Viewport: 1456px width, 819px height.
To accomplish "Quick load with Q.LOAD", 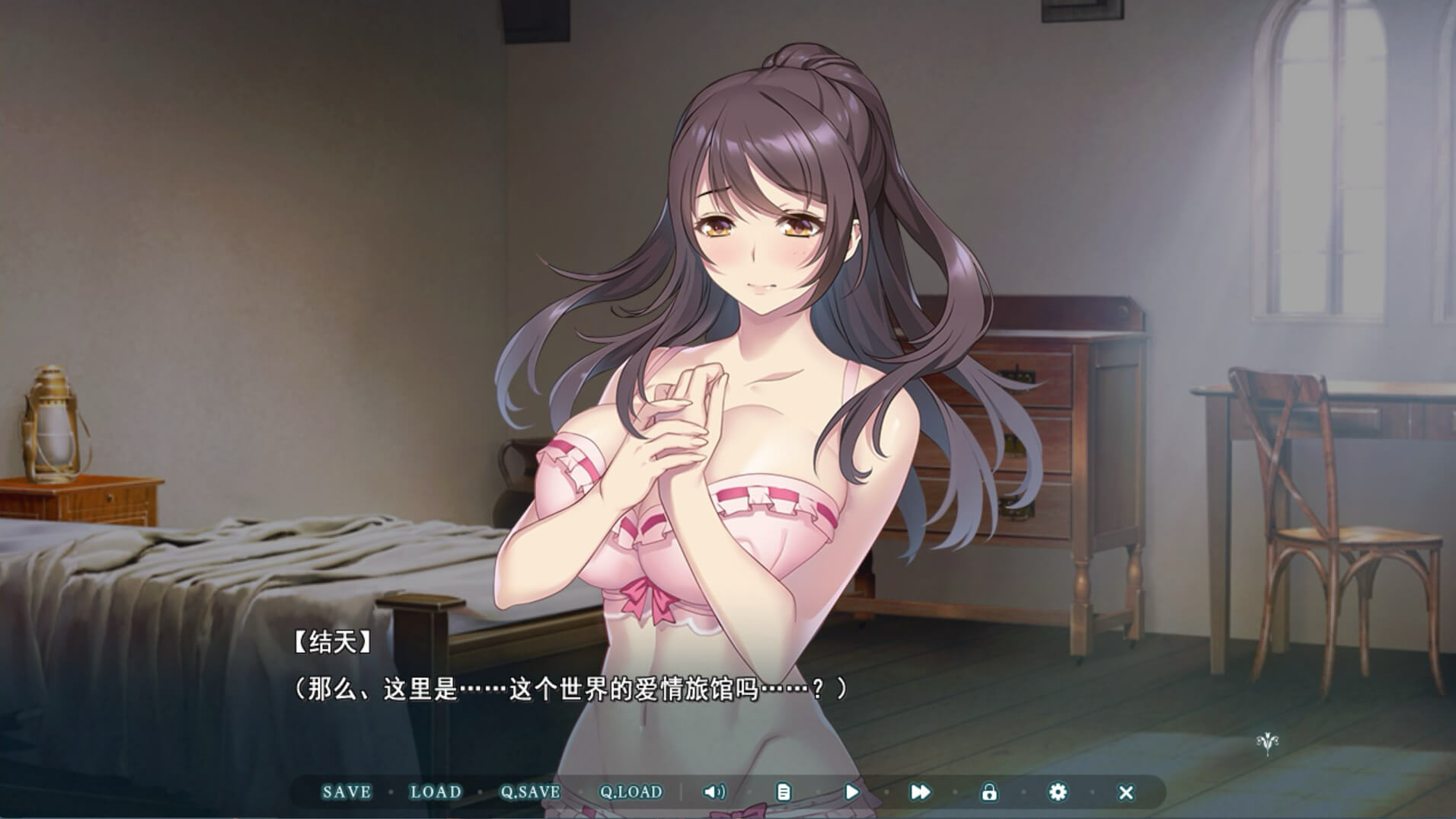I will coord(631,792).
